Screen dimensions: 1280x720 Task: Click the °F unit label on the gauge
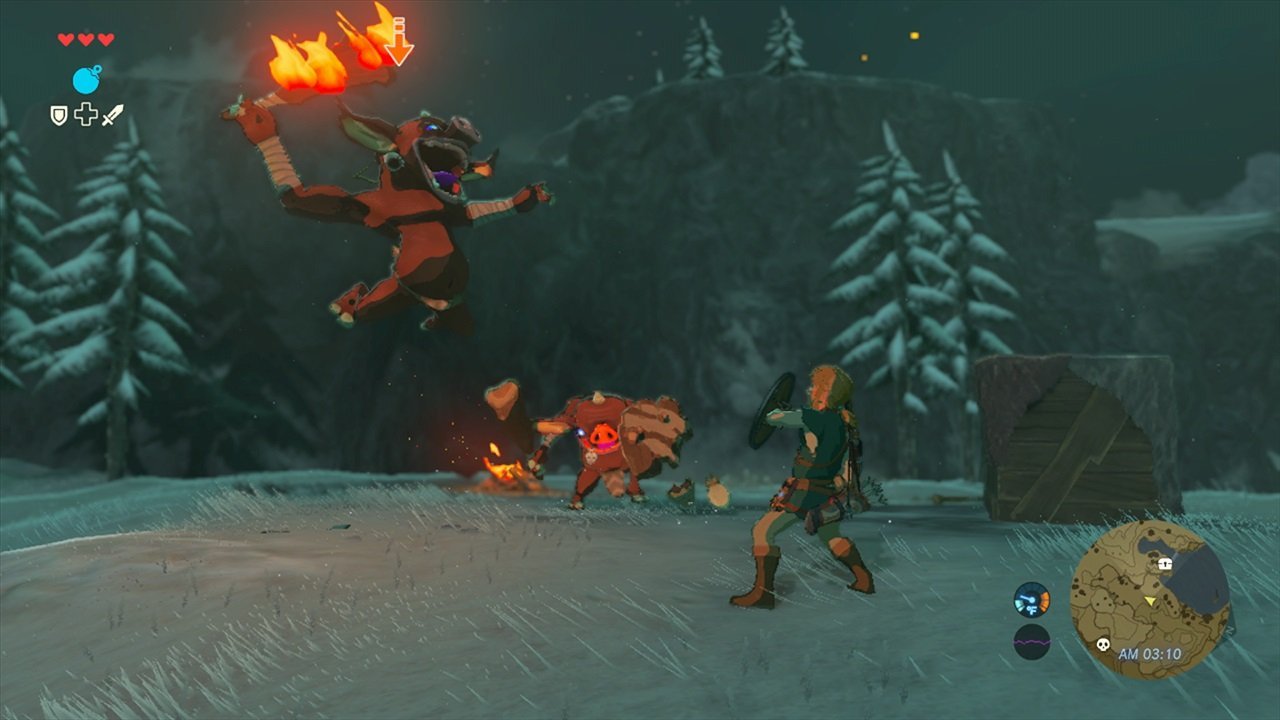coord(1032,608)
